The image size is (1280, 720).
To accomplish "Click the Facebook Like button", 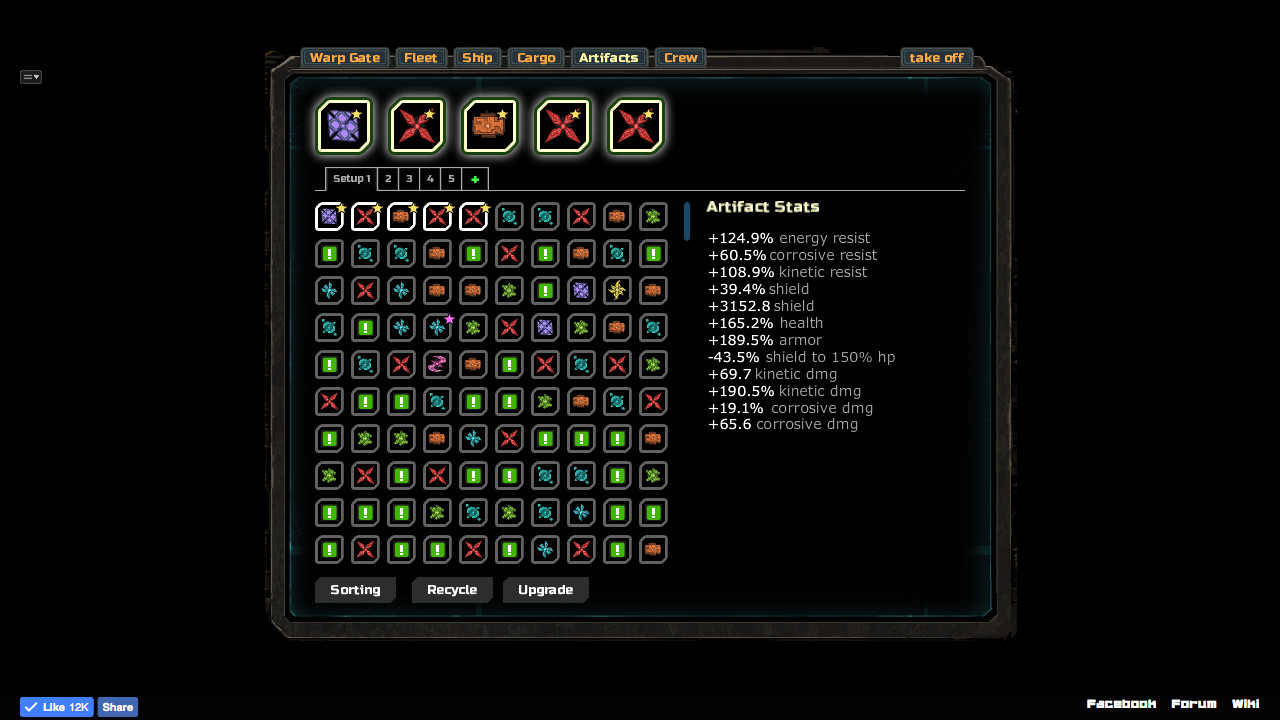I will (x=56, y=707).
